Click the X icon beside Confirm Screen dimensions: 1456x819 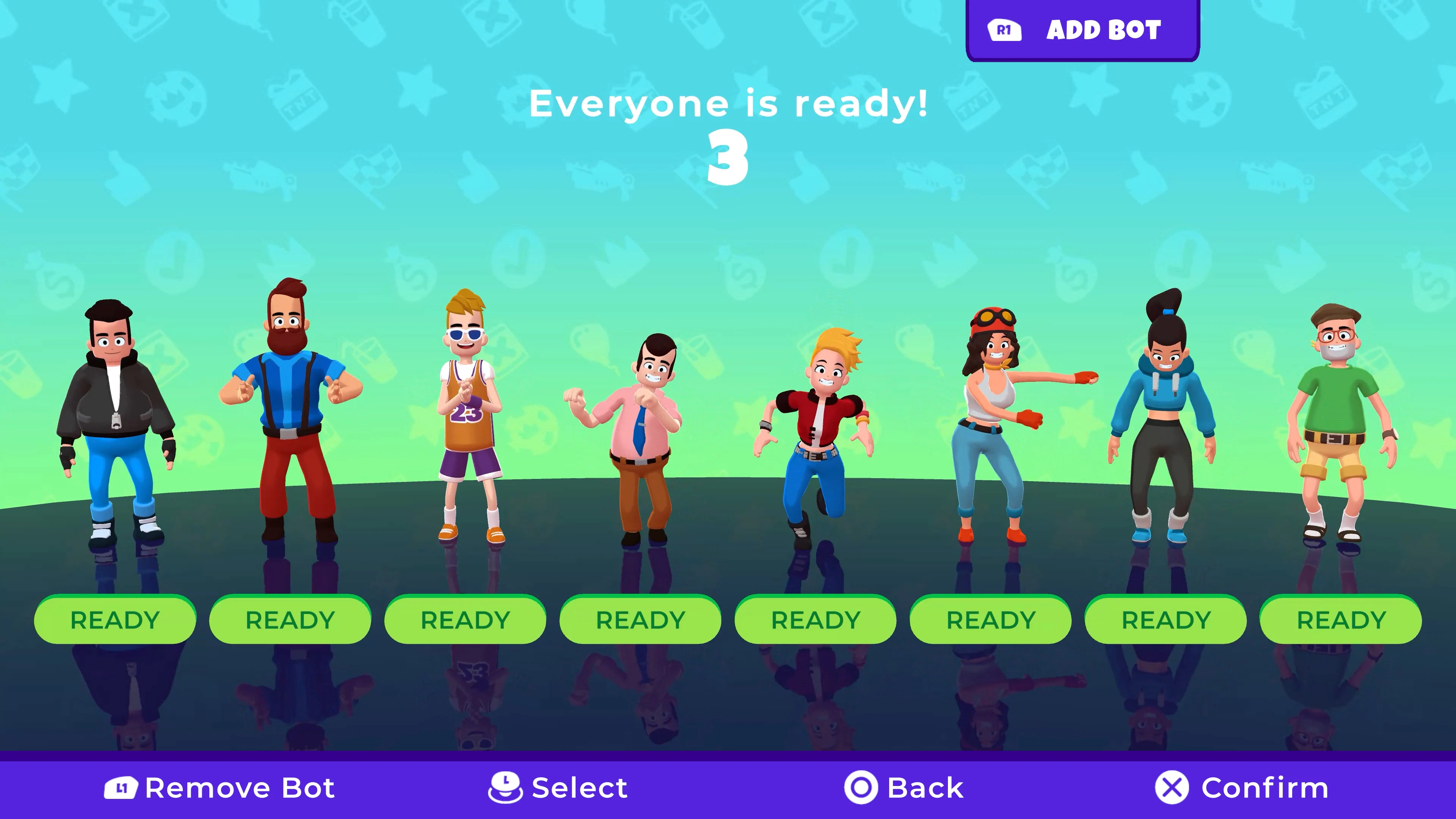point(1172,787)
